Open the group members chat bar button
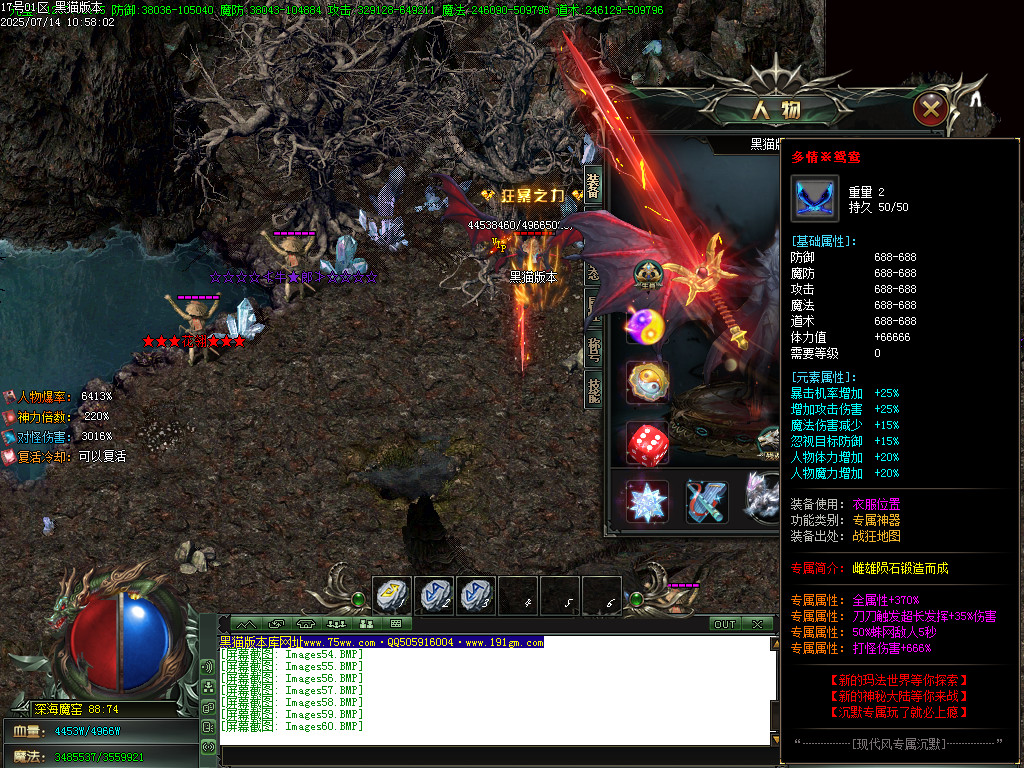Image resolution: width=1024 pixels, height=768 pixels. [x=336, y=624]
